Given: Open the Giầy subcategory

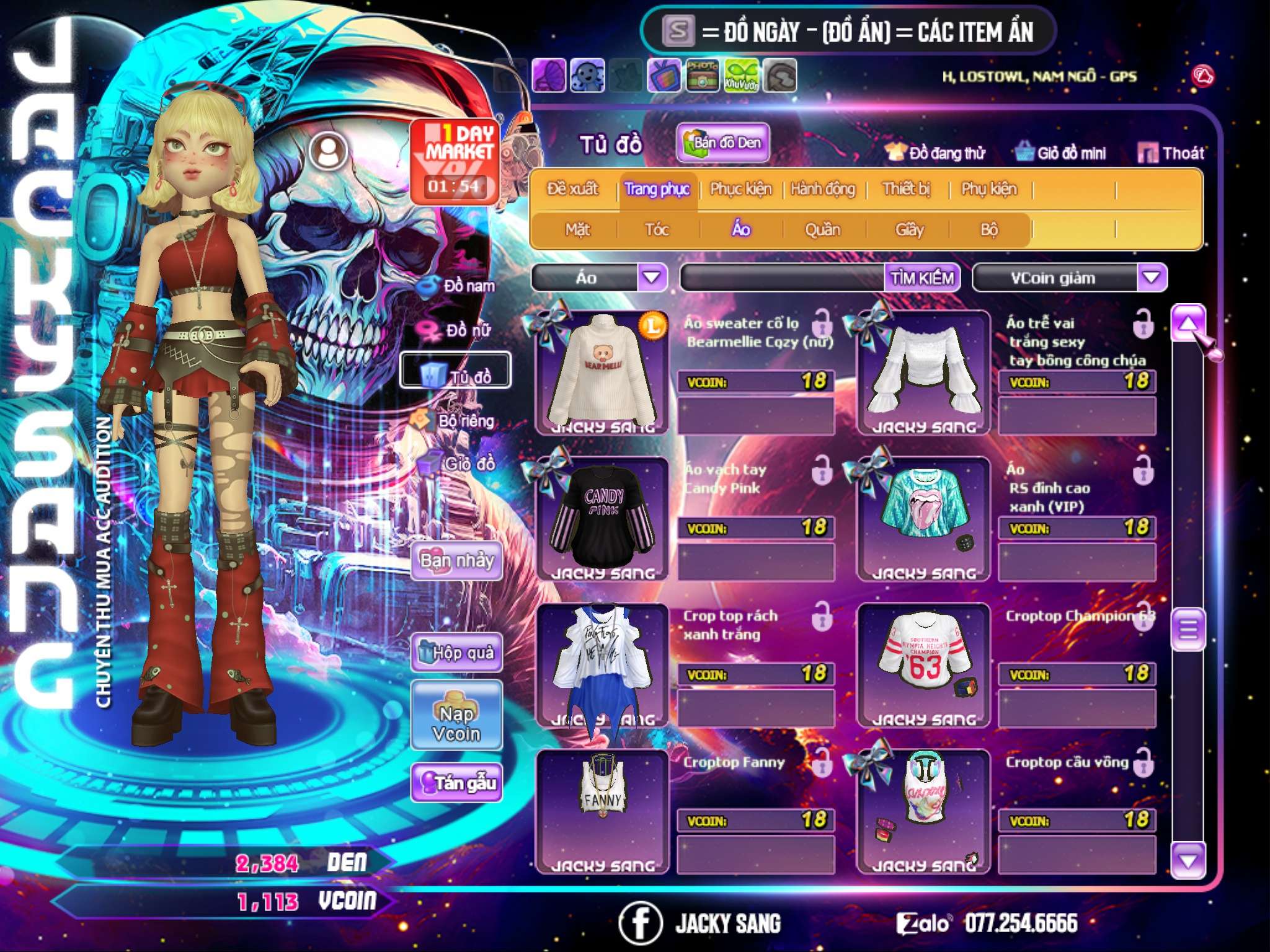Looking at the screenshot, I should click(909, 229).
